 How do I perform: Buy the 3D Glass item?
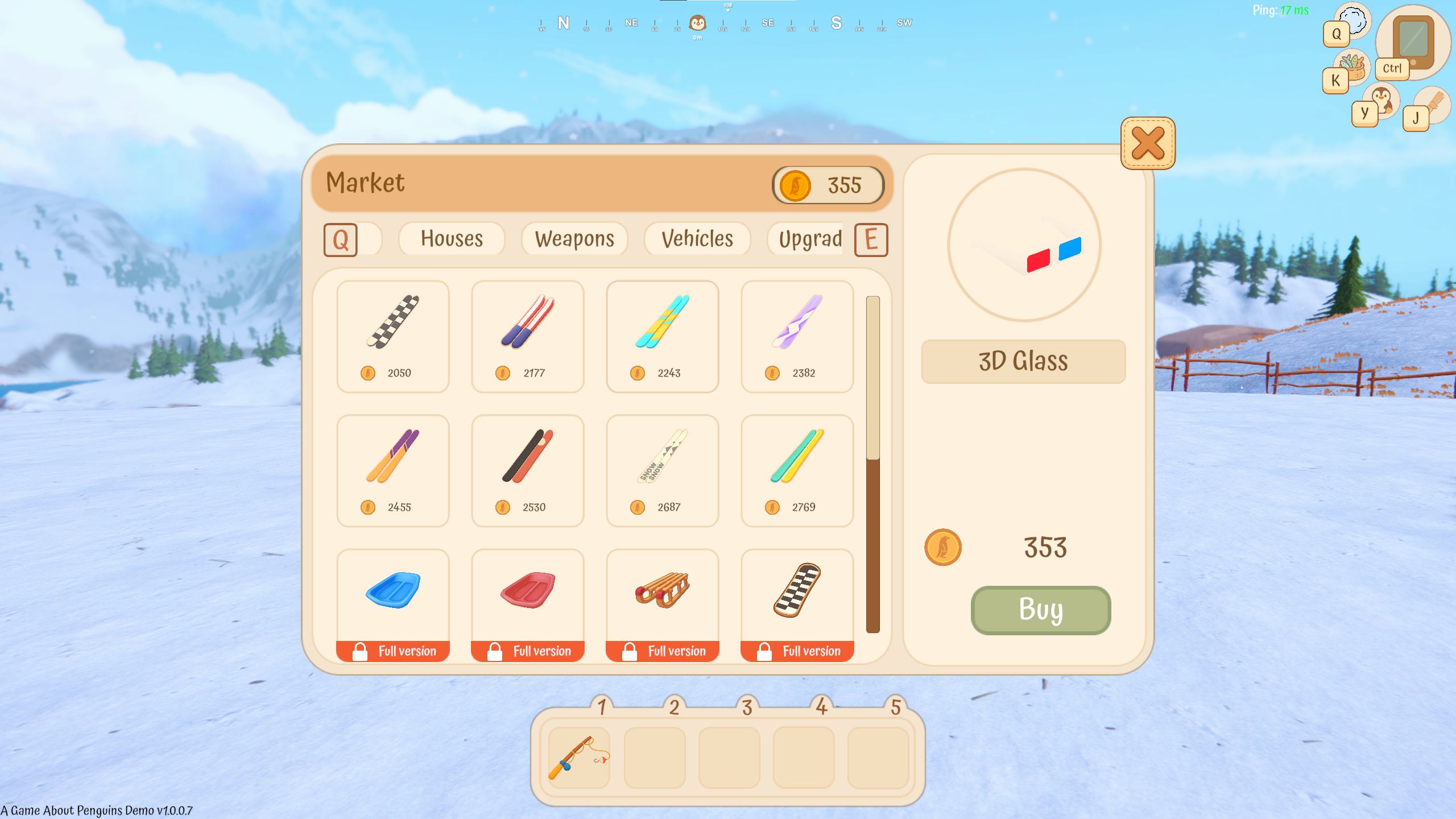1040,610
